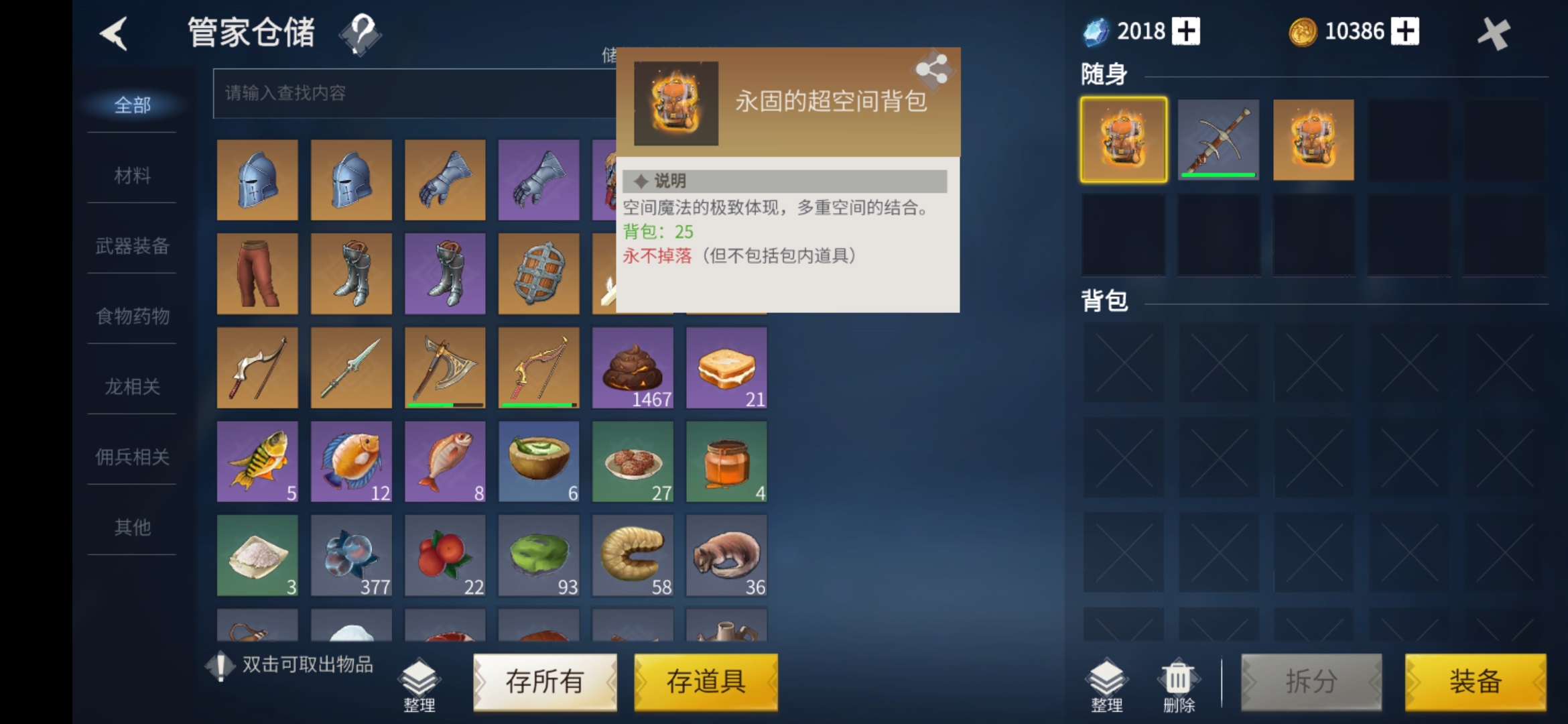1568x724 pixels.
Task: Select the 武器装备 filter
Action: click(x=131, y=246)
